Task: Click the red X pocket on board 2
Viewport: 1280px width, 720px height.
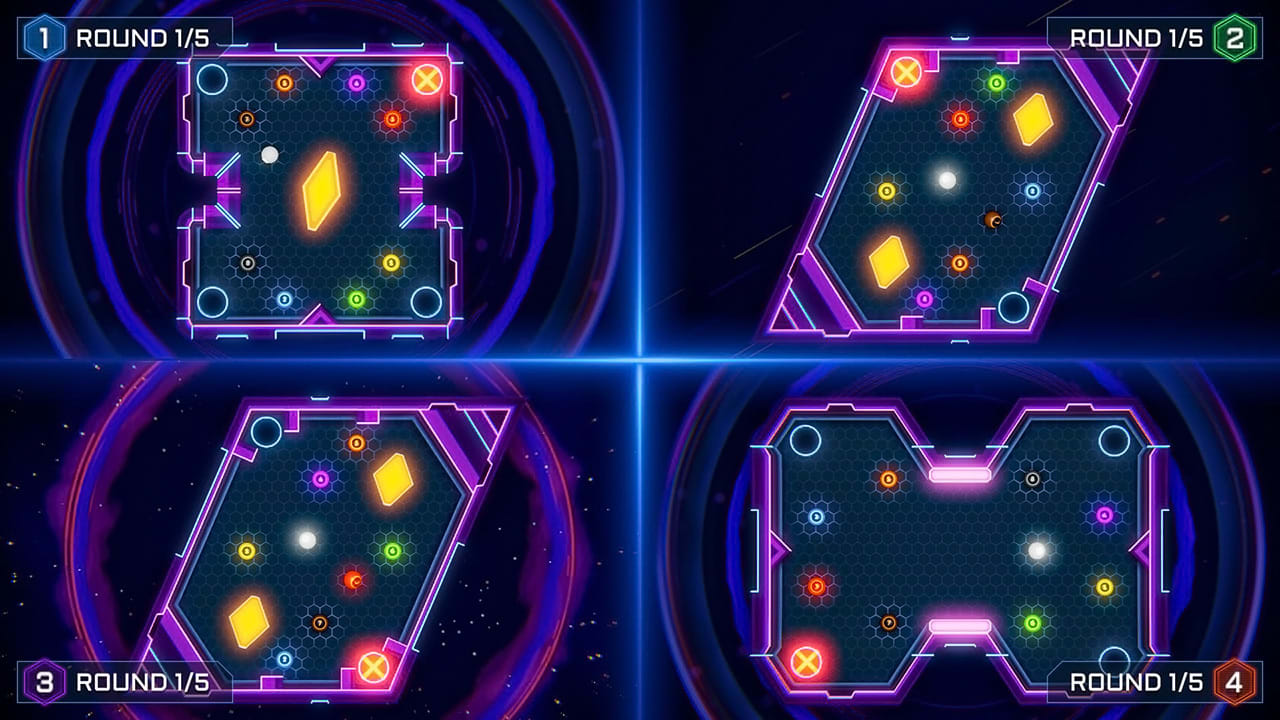Action: coord(905,73)
